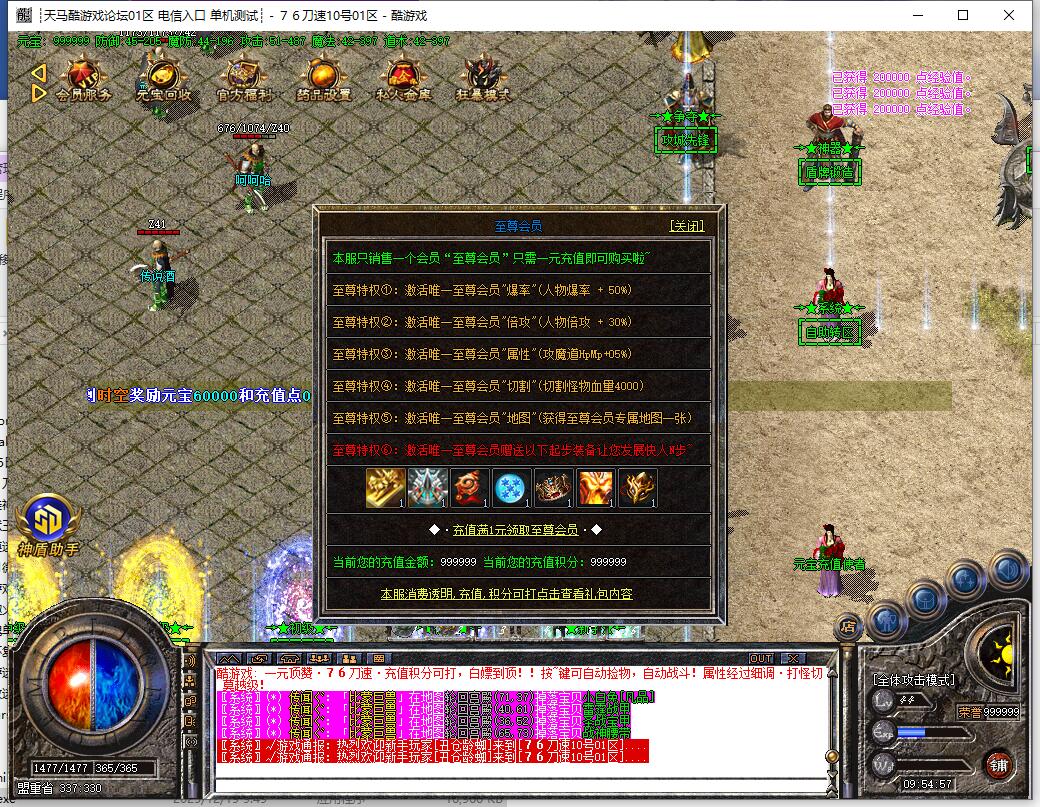Open the 官方福利 treasure chest menu
The height and width of the screenshot is (807, 1040).
tap(243, 80)
